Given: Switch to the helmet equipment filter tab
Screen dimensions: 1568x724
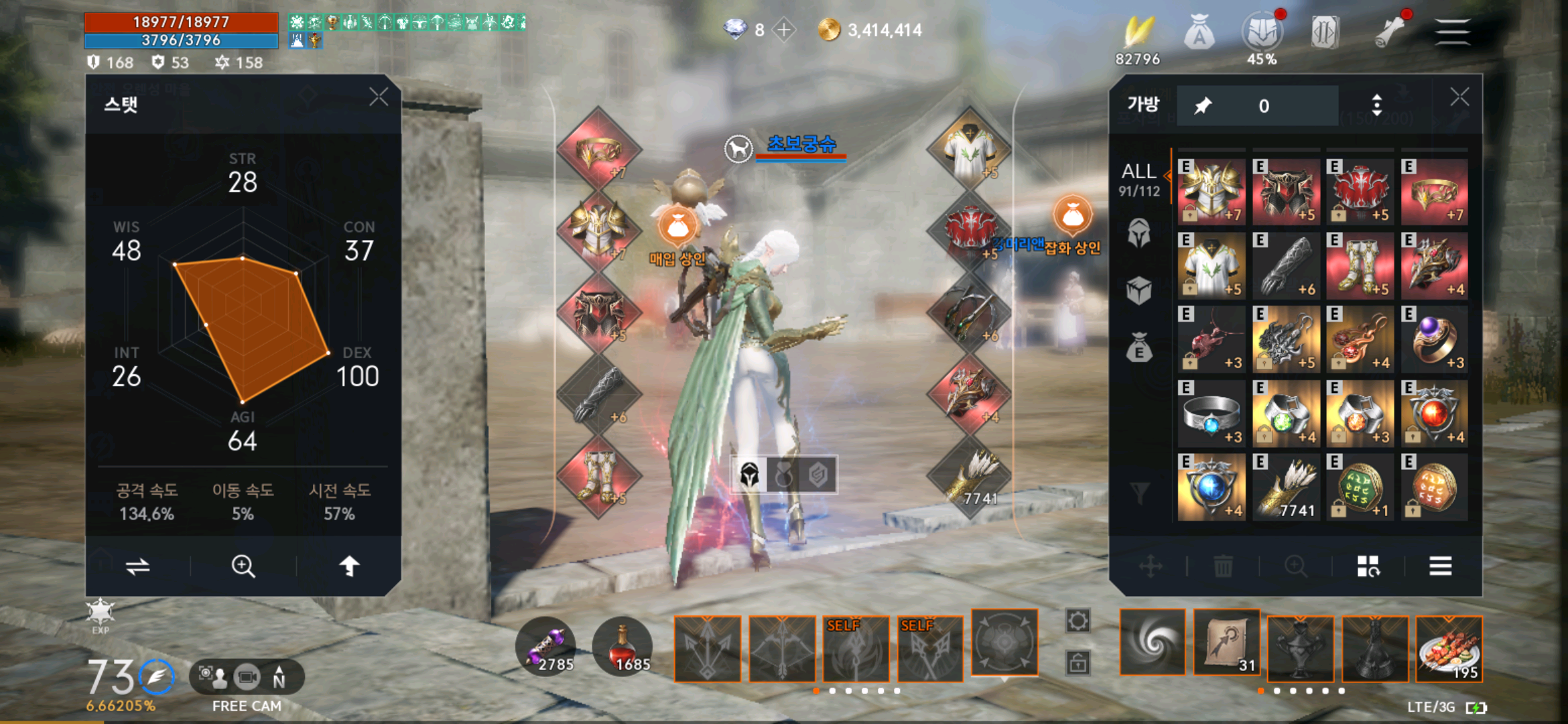Looking at the screenshot, I should point(1139,233).
